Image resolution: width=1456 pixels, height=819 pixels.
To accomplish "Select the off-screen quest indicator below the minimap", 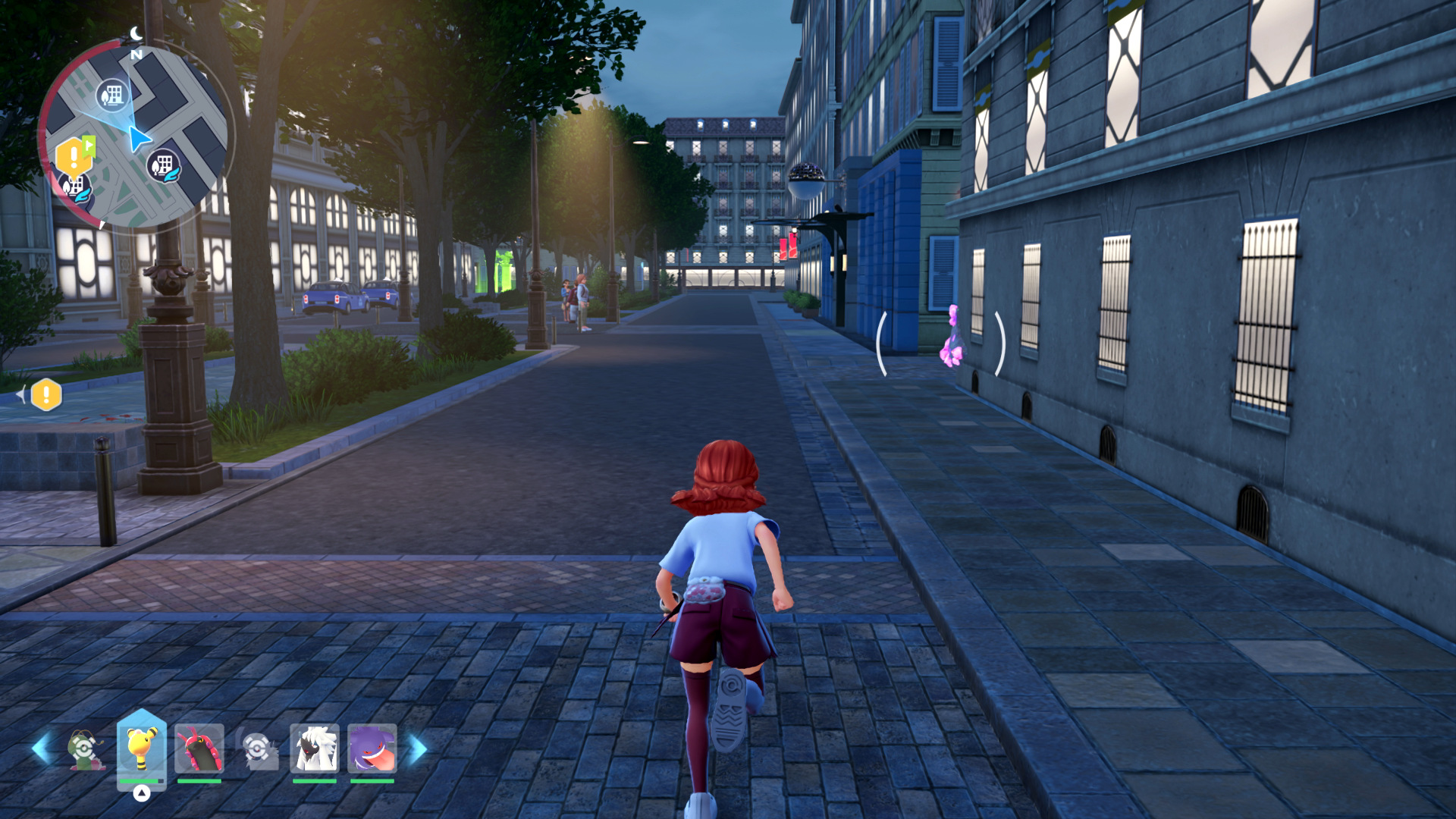I will [45, 394].
